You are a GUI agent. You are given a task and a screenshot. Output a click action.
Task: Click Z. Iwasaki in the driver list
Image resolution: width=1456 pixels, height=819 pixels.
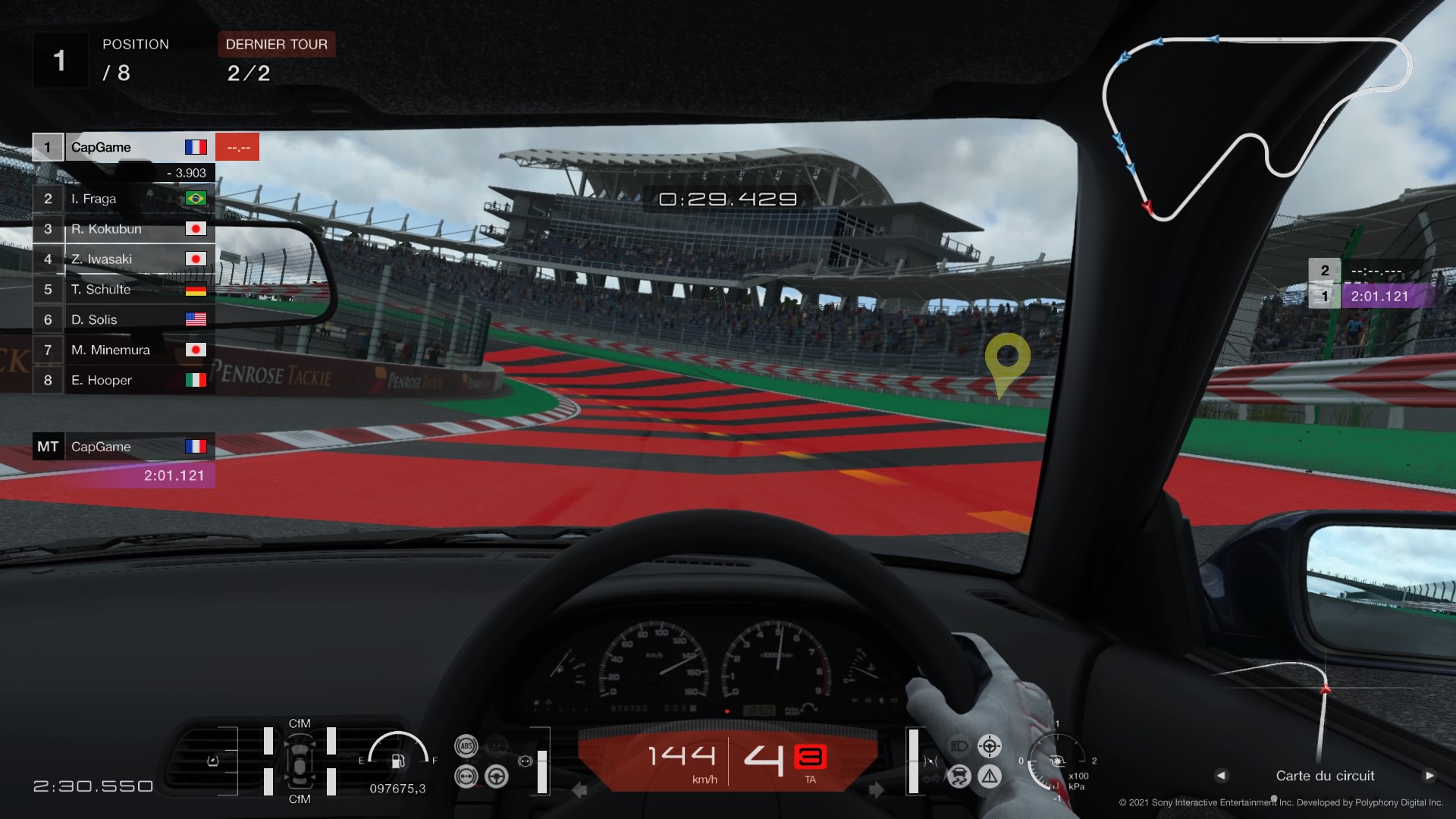124,259
